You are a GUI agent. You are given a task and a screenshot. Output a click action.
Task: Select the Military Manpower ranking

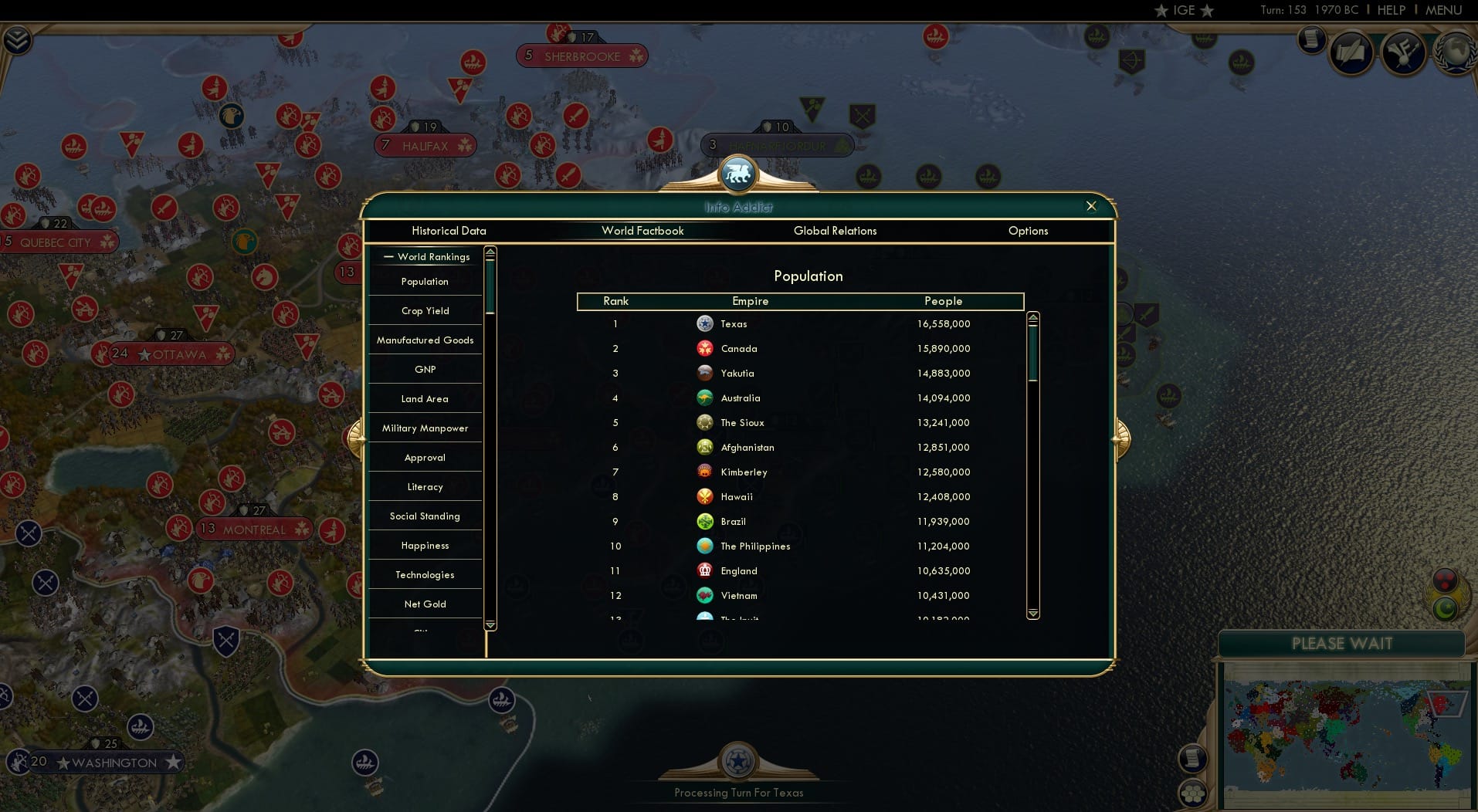pyautogui.click(x=425, y=428)
